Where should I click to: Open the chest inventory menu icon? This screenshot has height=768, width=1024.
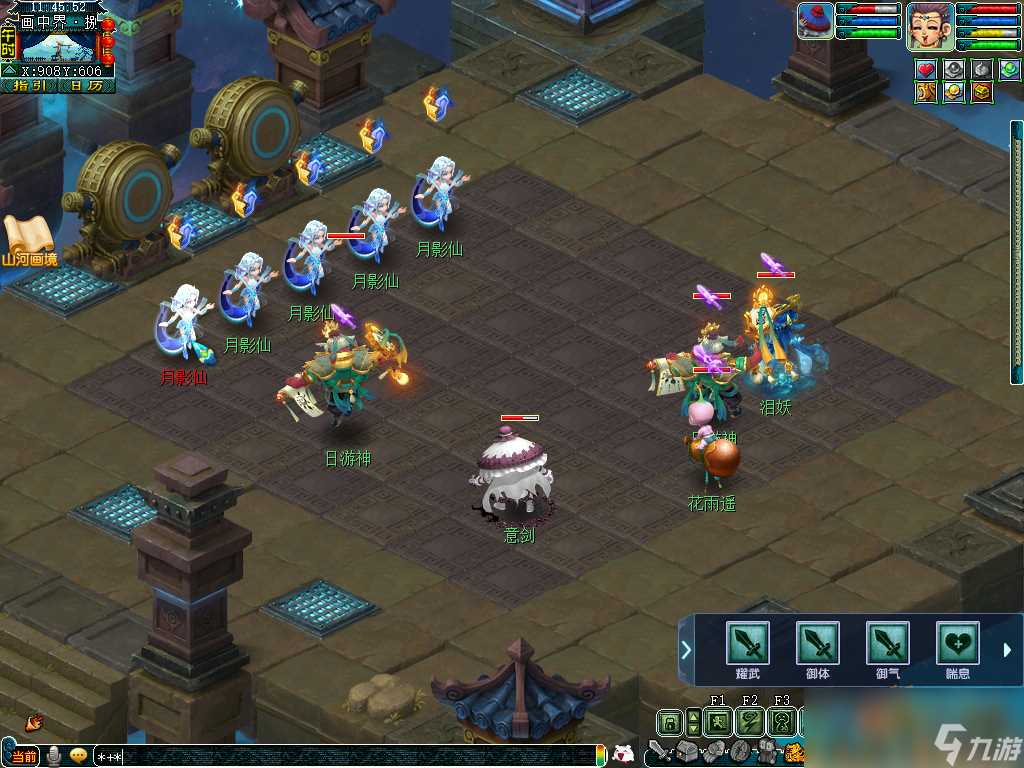point(687,752)
